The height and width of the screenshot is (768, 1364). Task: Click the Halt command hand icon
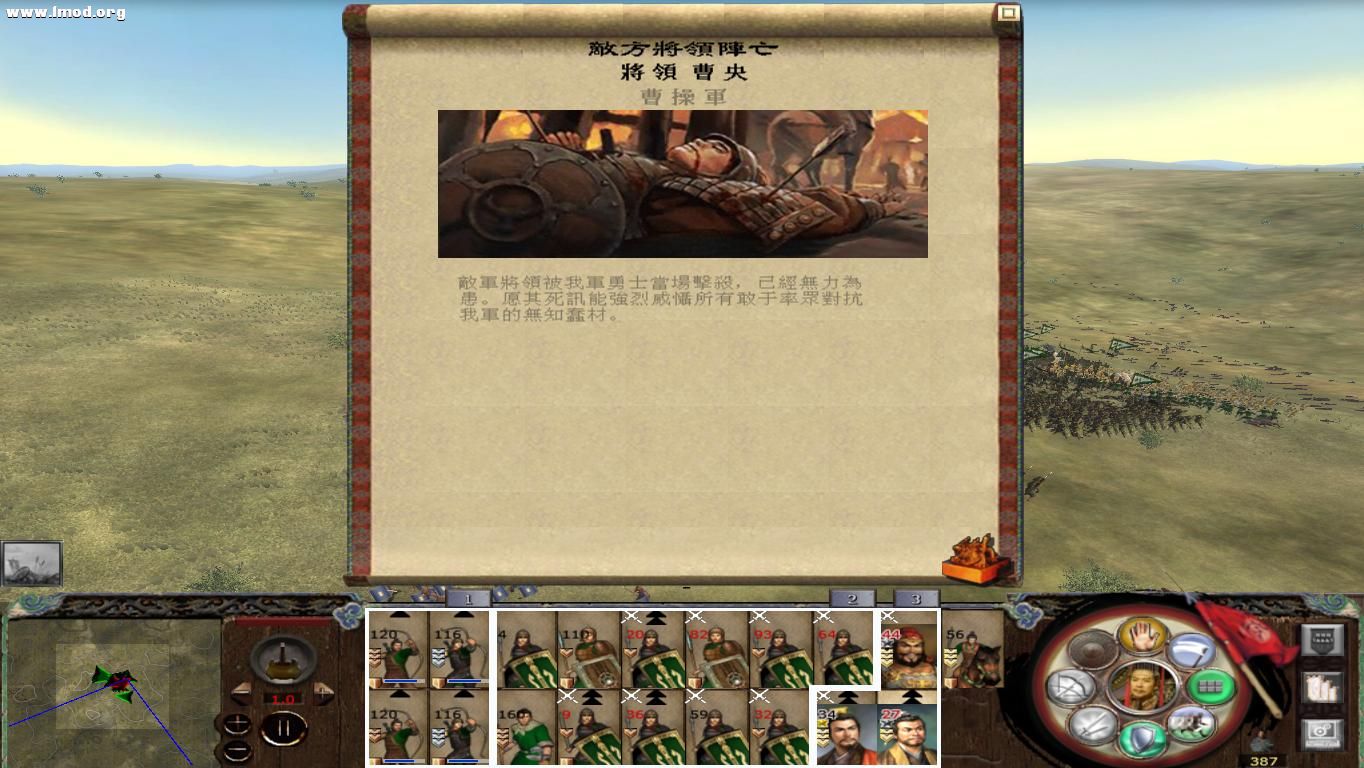(x=1143, y=637)
